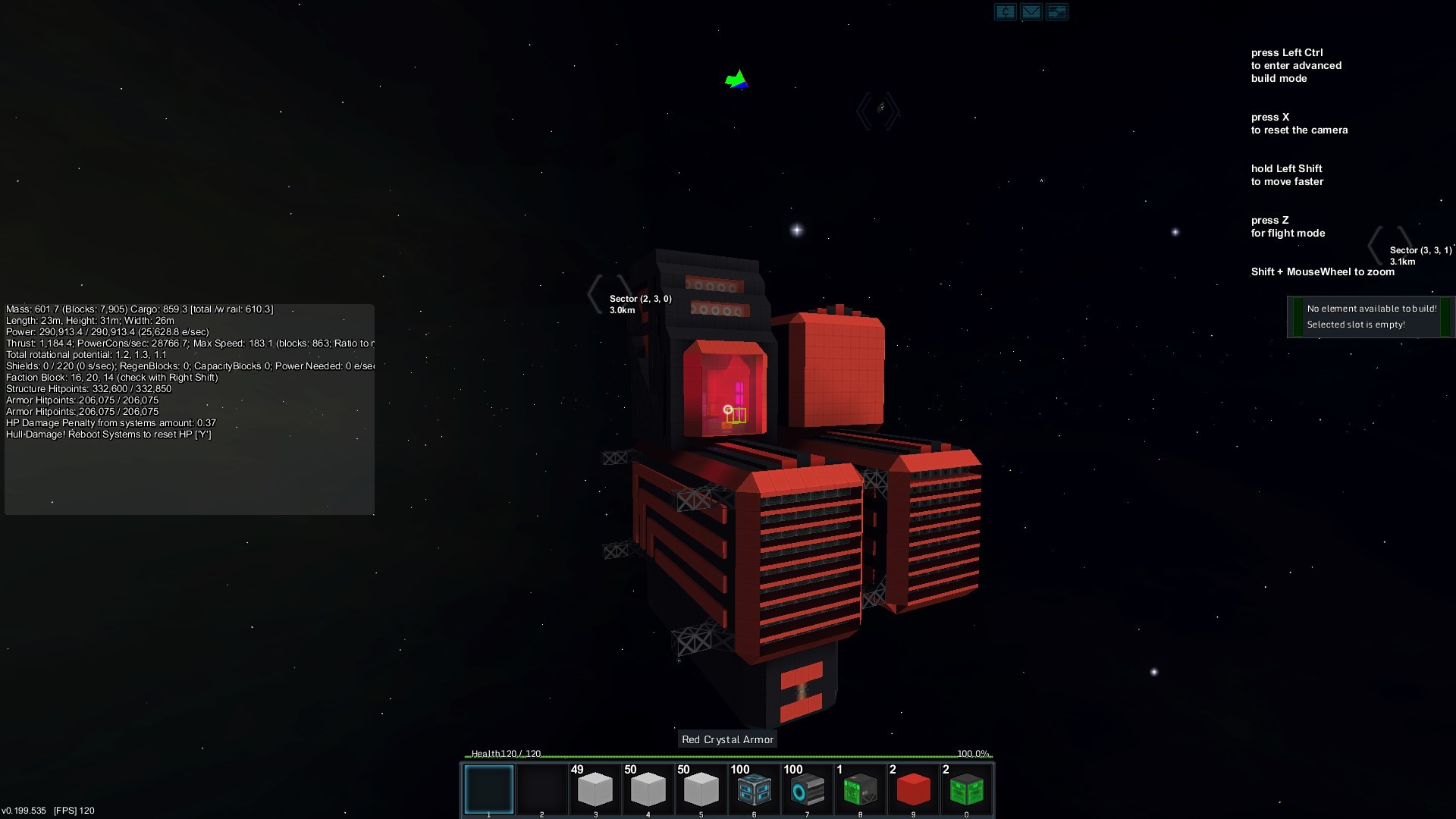Open the mail envelope icon
1456x819 pixels.
point(1031,12)
